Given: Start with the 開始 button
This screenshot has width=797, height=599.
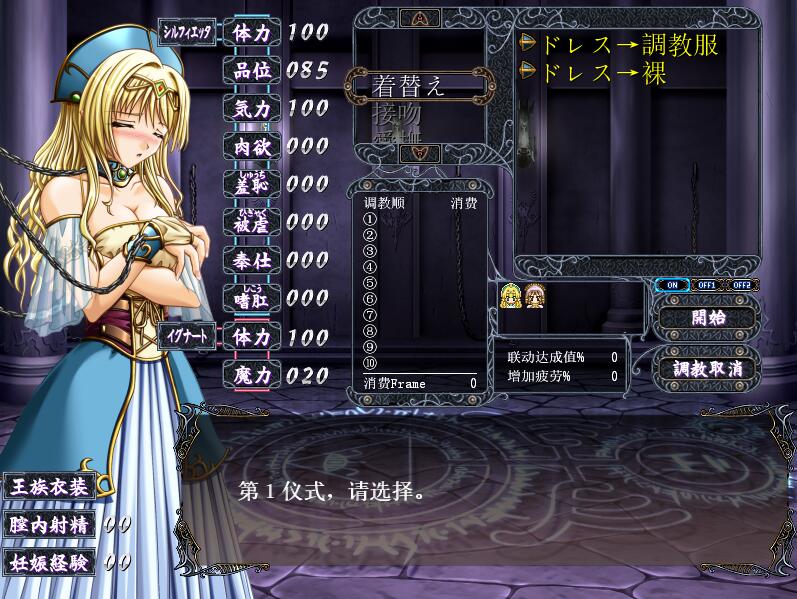Looking at the screenshot, I should [708, 319].
